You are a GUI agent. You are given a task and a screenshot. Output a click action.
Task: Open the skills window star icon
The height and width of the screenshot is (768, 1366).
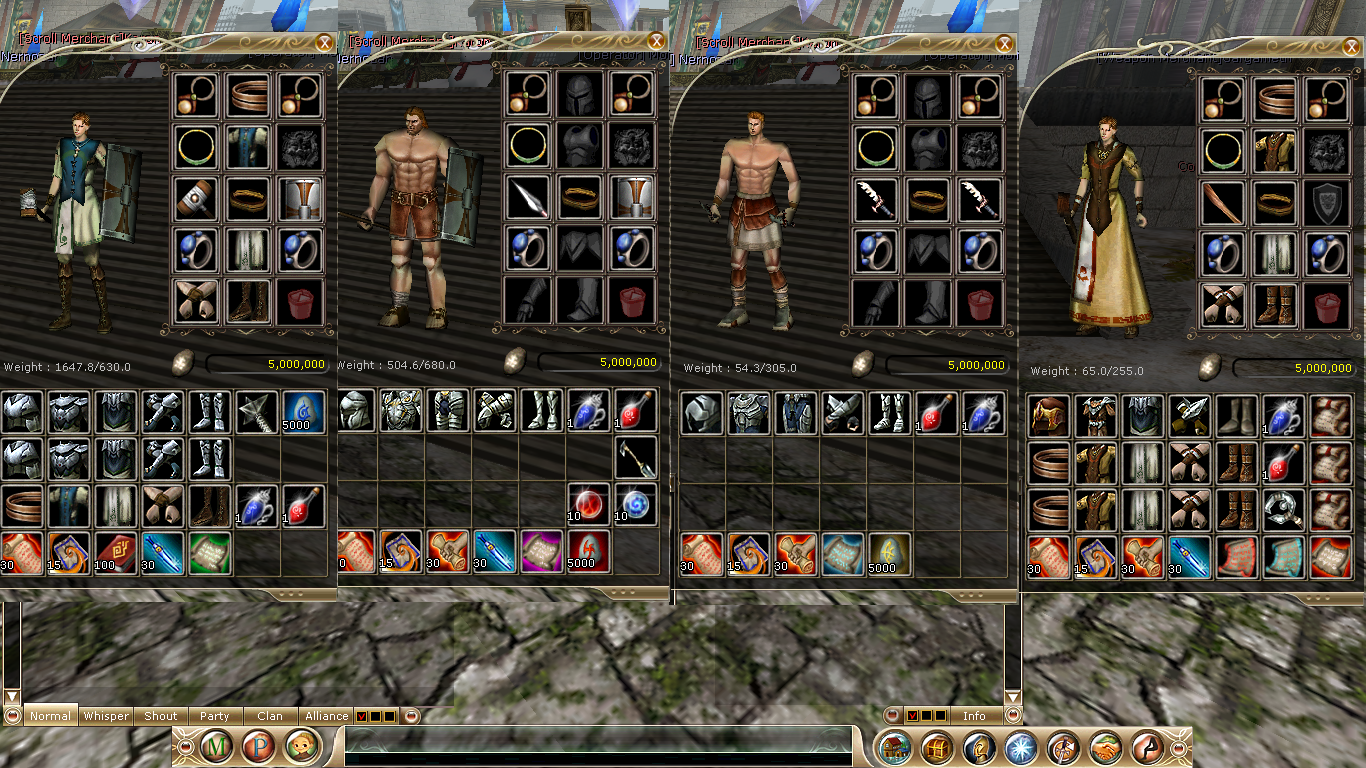click(1019, 747)
